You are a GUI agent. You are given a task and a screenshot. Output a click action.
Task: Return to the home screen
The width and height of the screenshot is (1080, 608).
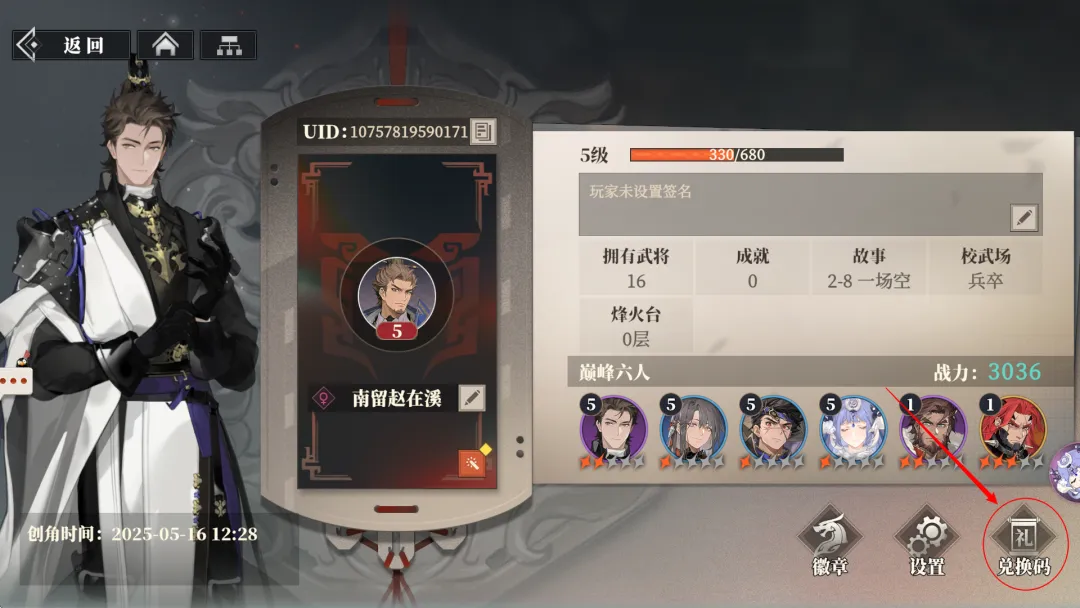click(165, 45)
